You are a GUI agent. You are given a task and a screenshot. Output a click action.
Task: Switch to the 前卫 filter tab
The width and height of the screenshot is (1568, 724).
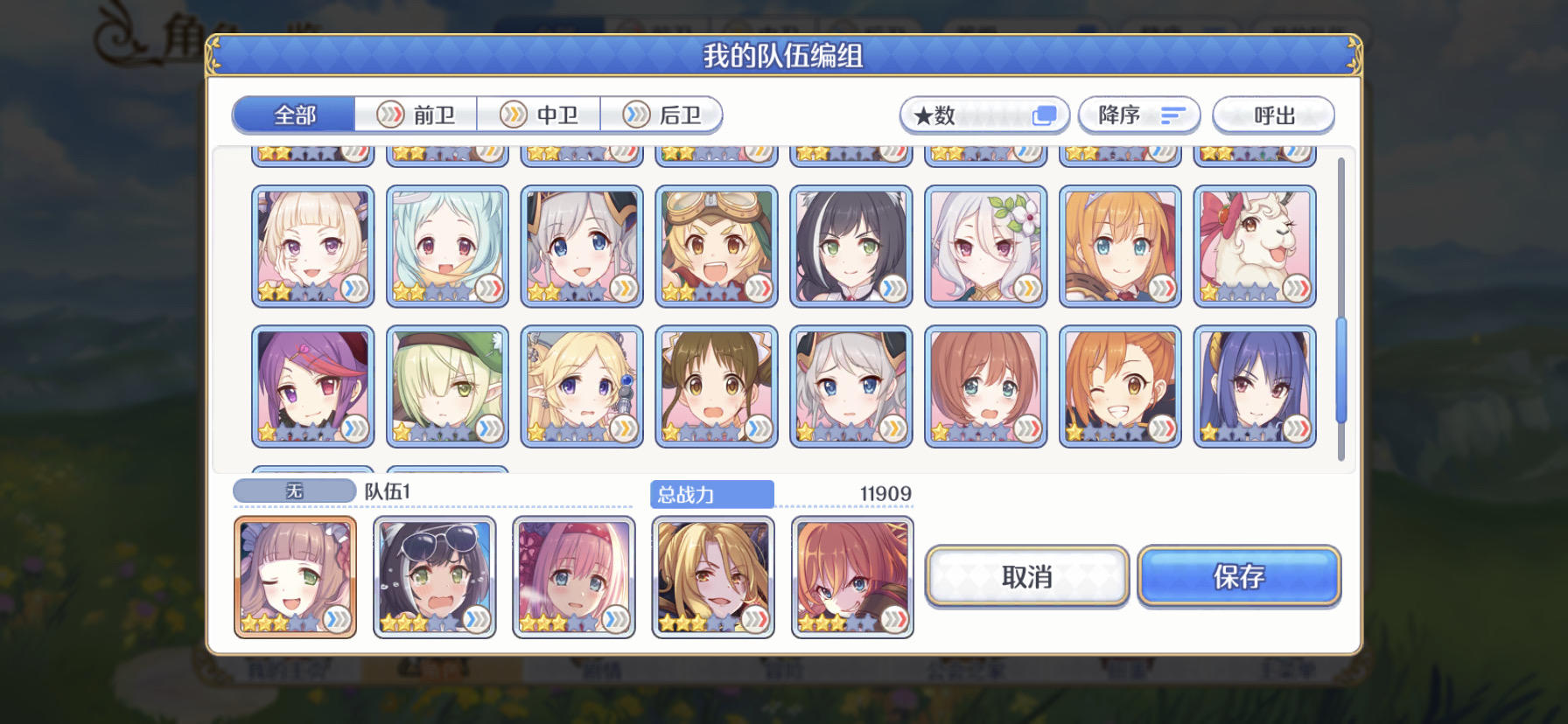416,115
